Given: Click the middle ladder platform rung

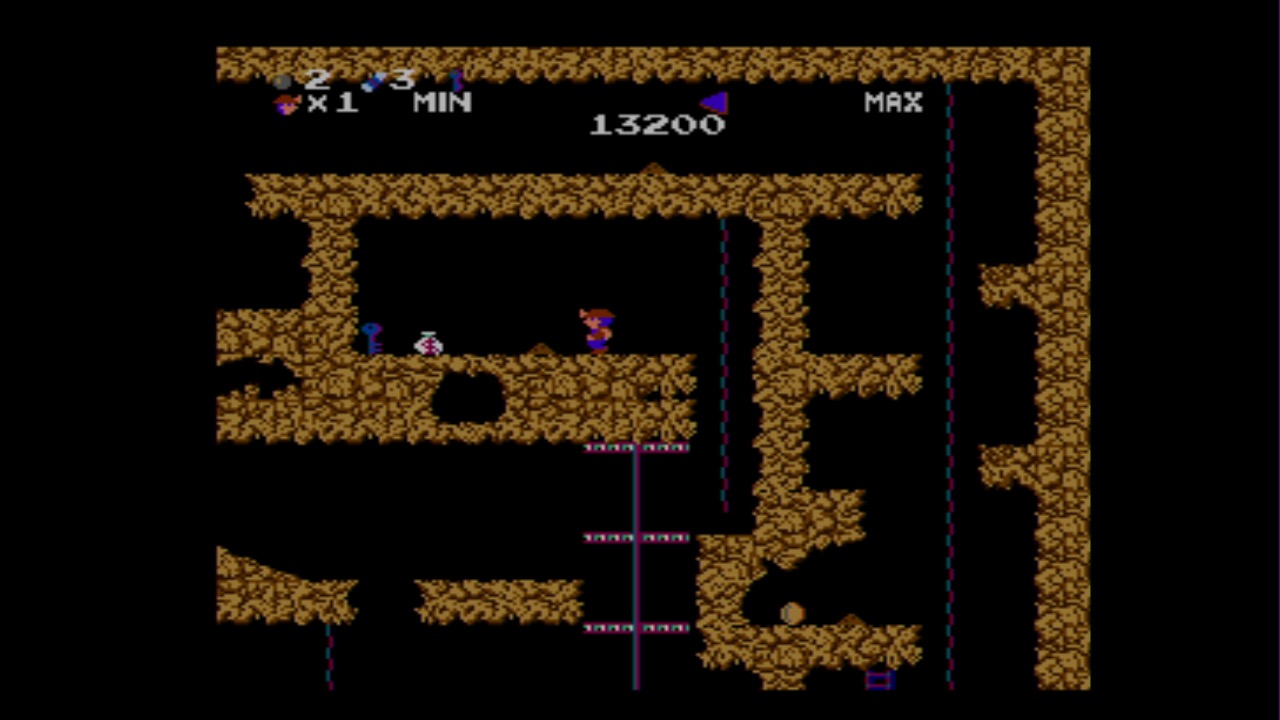Looking at the screenshot, I should pyautogui.click(x=637, y=537).
